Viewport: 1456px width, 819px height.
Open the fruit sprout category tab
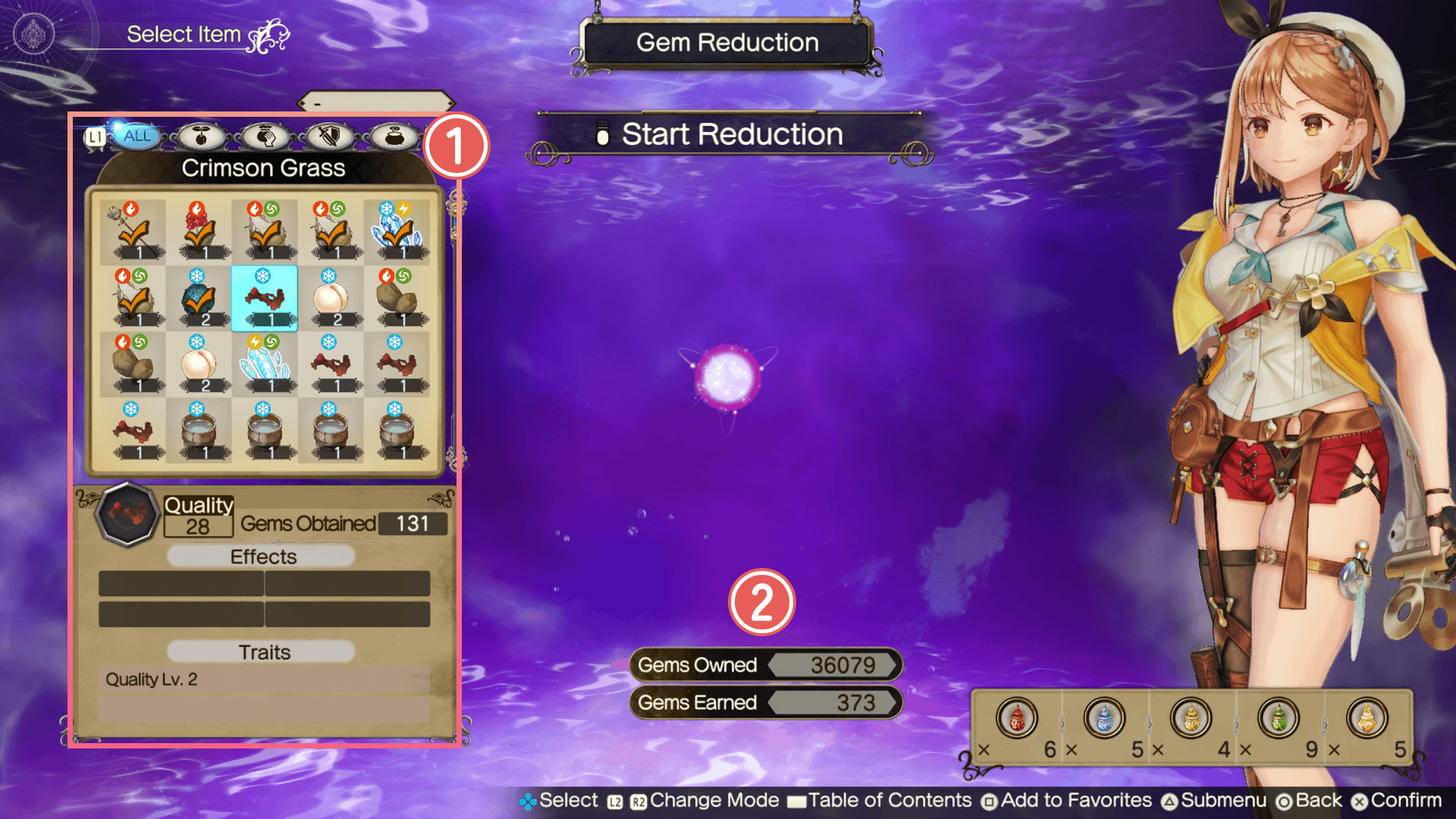pos(201,136)
